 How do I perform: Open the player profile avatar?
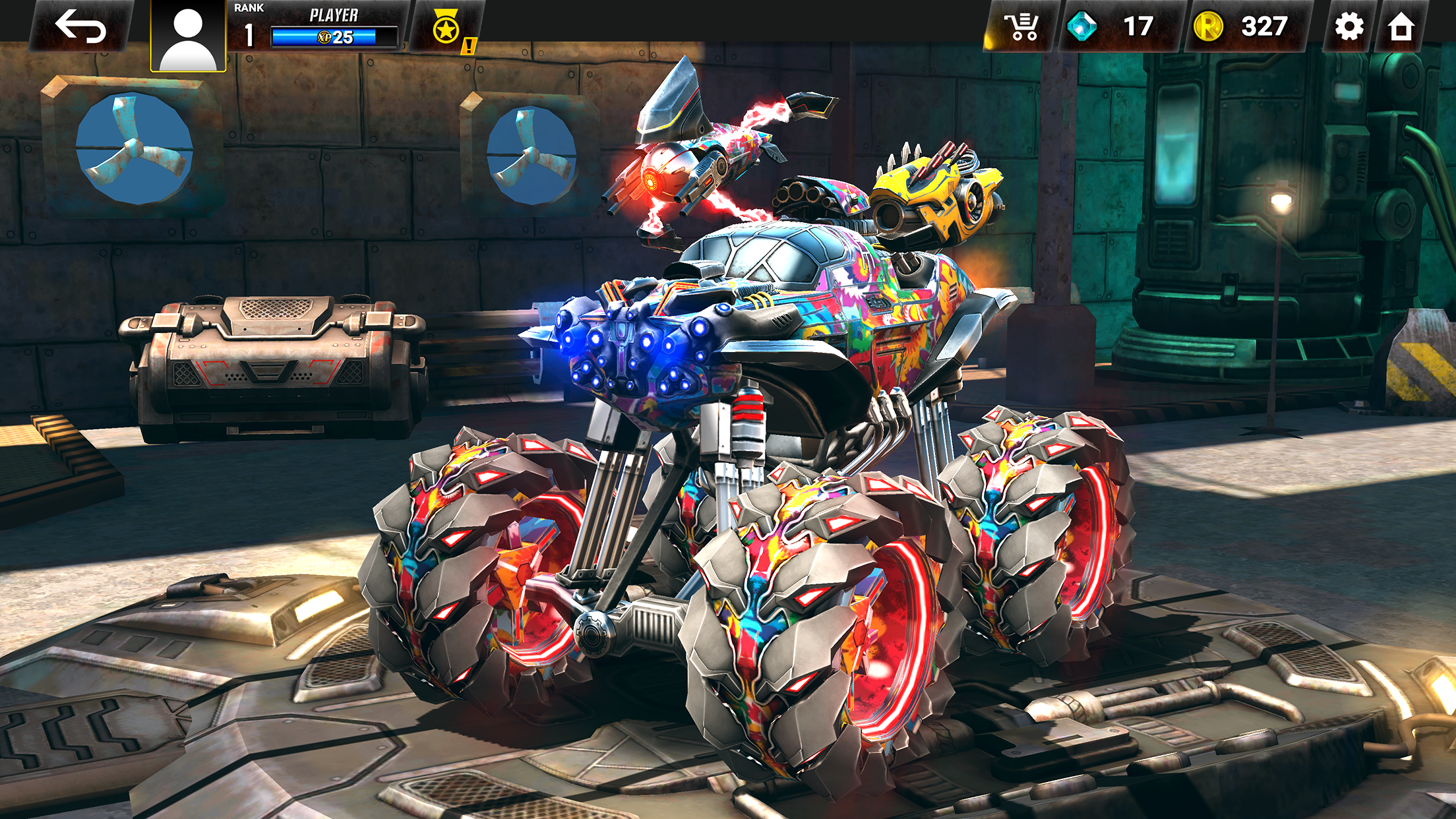point(188,30)
